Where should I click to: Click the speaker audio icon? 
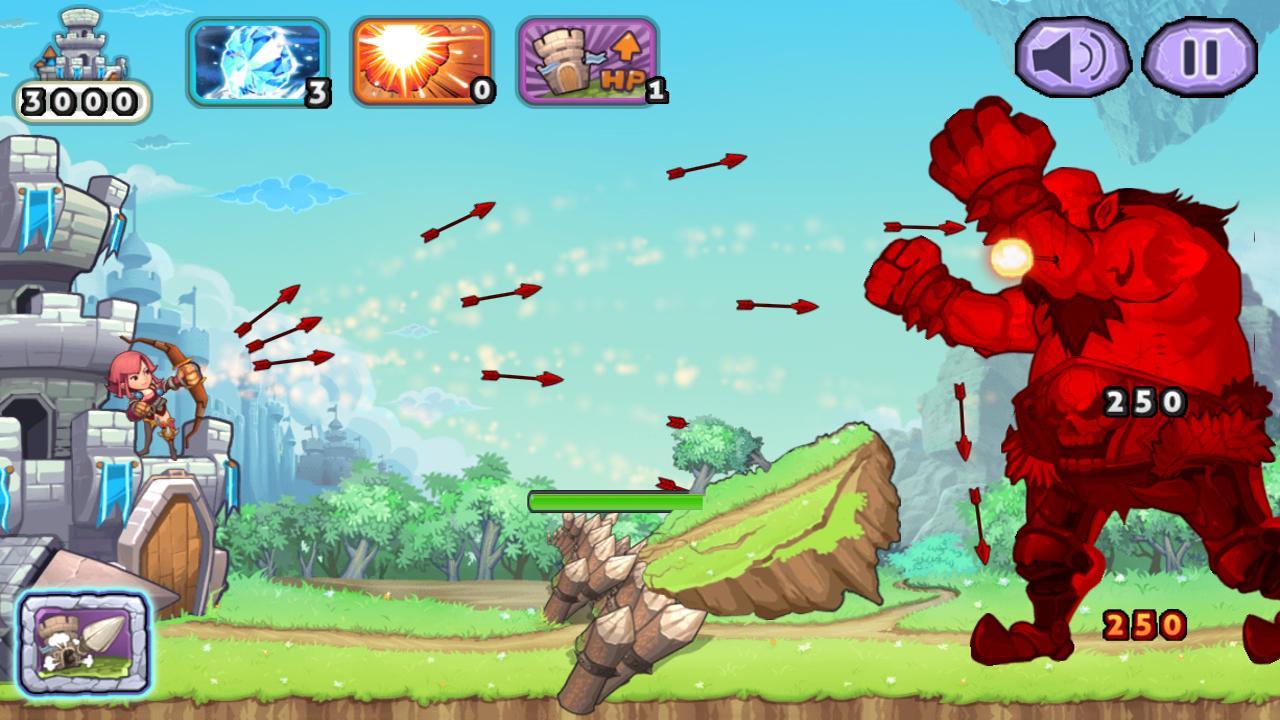pos(1072,55)
